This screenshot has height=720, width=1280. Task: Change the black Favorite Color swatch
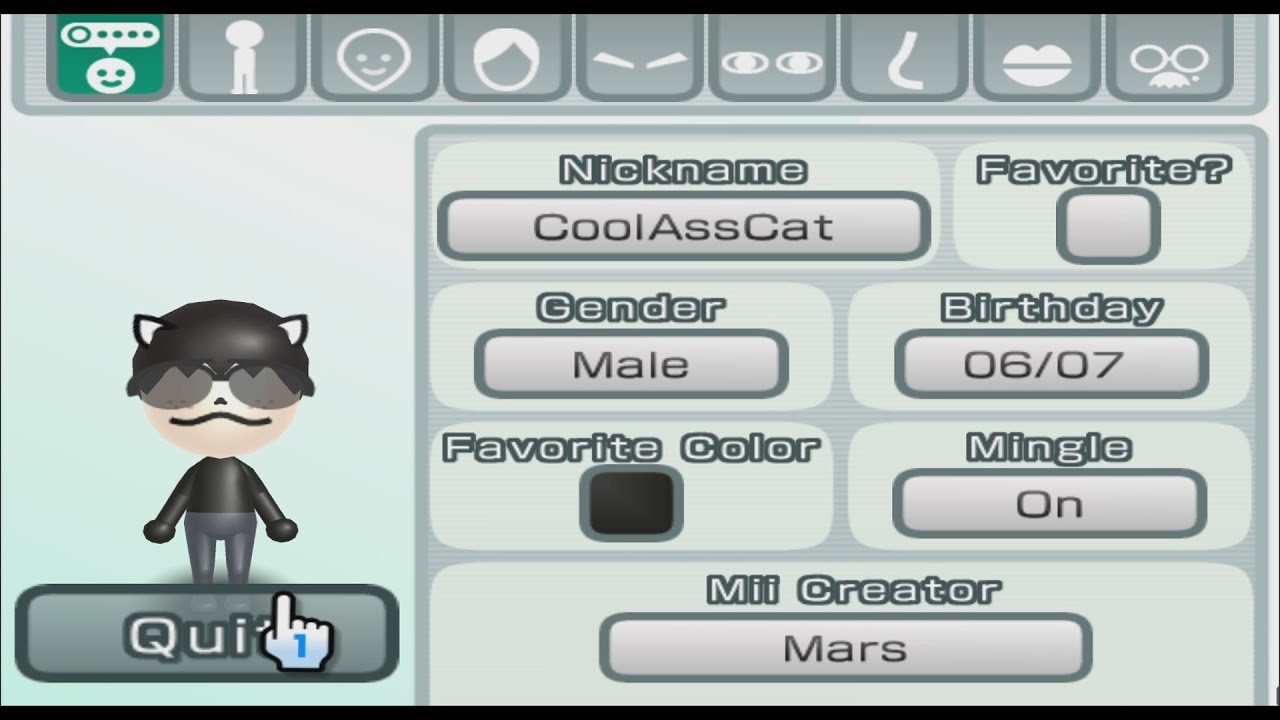point(630,503)
